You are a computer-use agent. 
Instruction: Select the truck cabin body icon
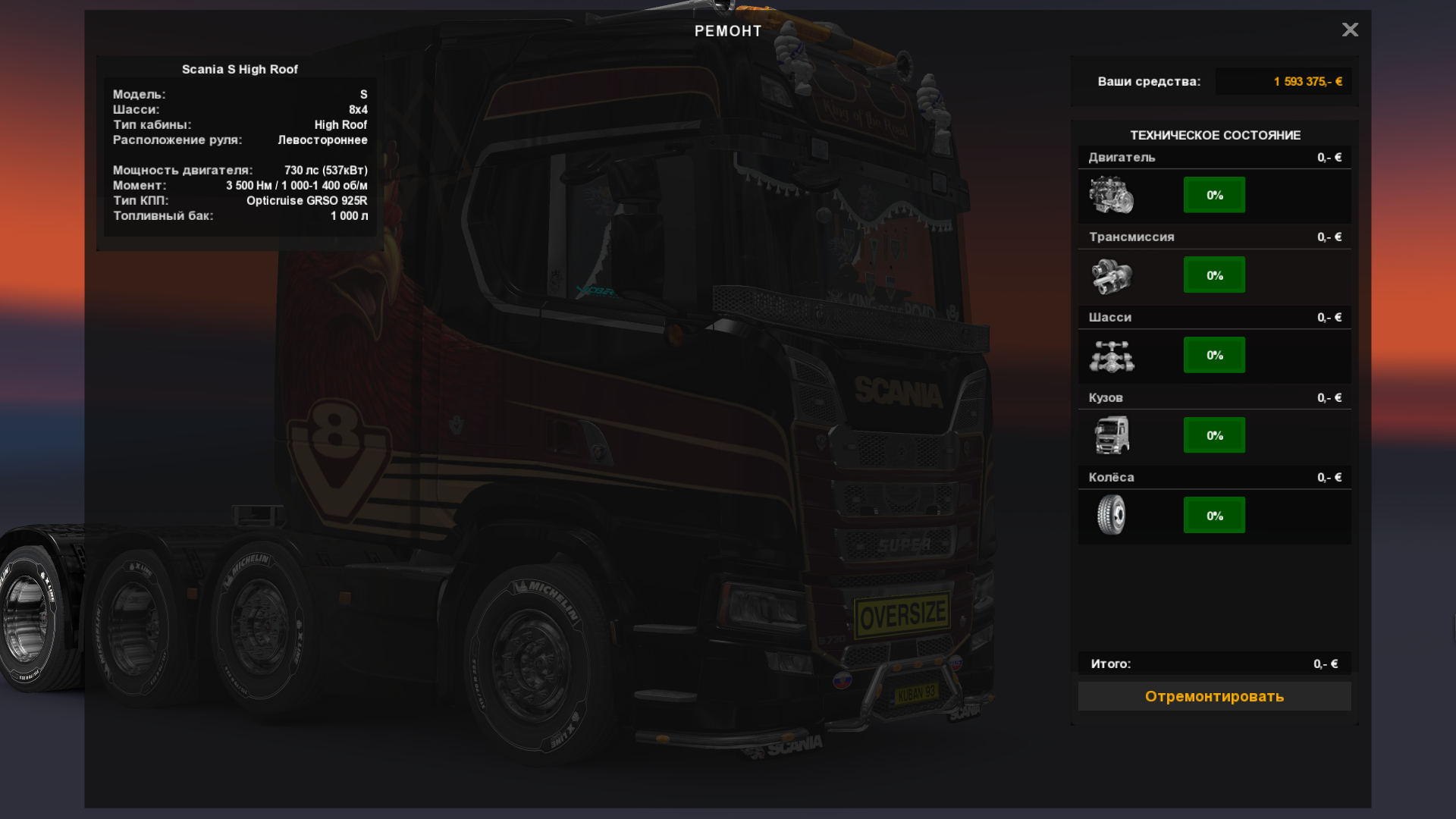pos(1112,435)
